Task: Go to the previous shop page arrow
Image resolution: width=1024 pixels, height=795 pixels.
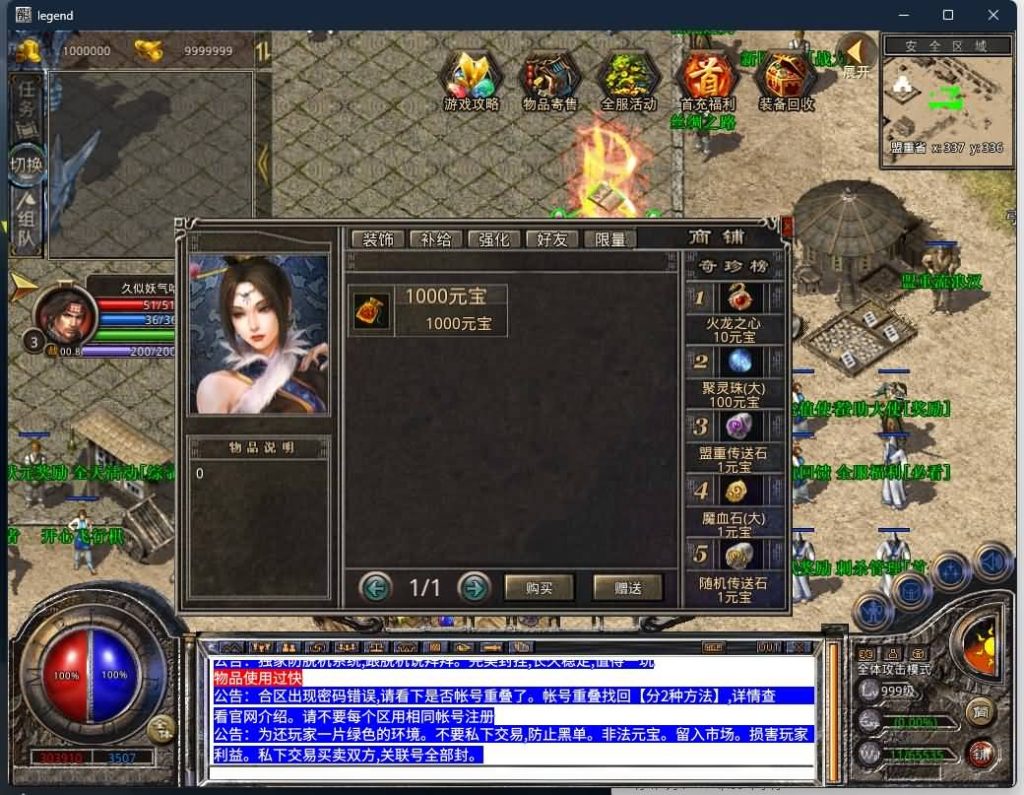Action: pos(376,588)
